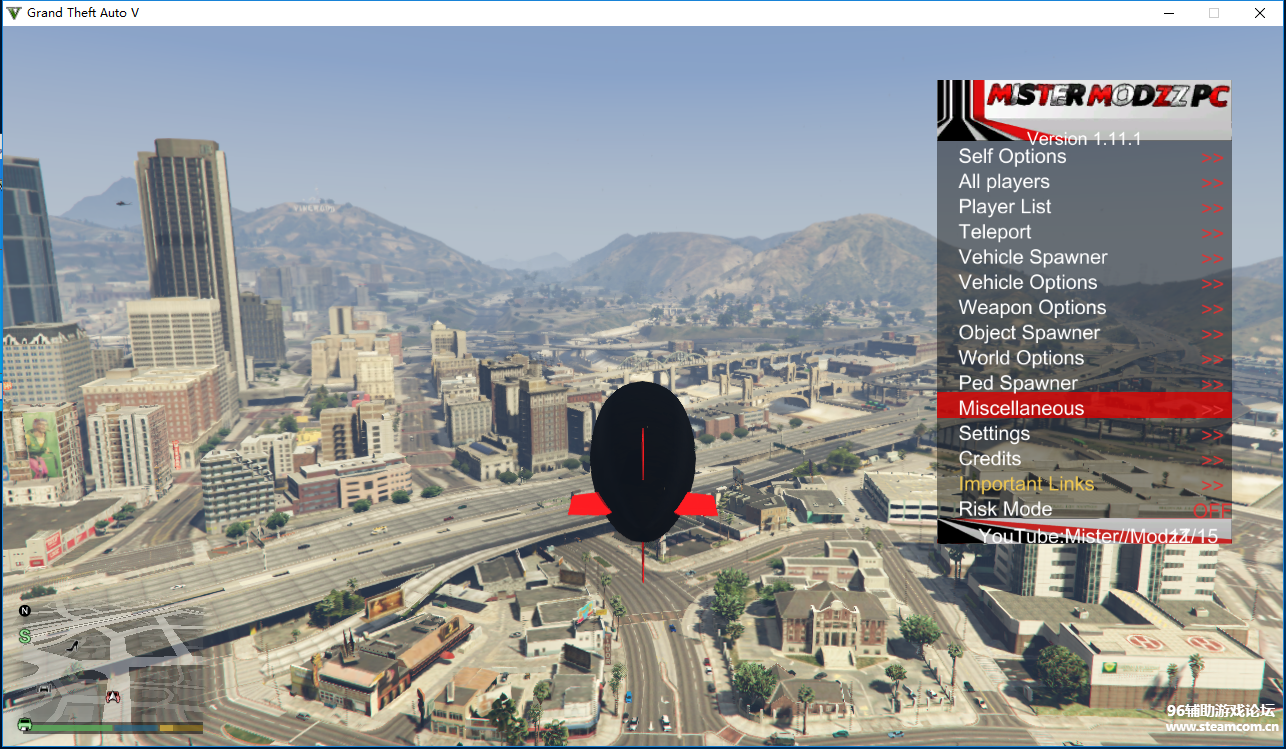Open the mod menu Settings
This screenshot has width=1286, height=749.
[x=994, y=434]
